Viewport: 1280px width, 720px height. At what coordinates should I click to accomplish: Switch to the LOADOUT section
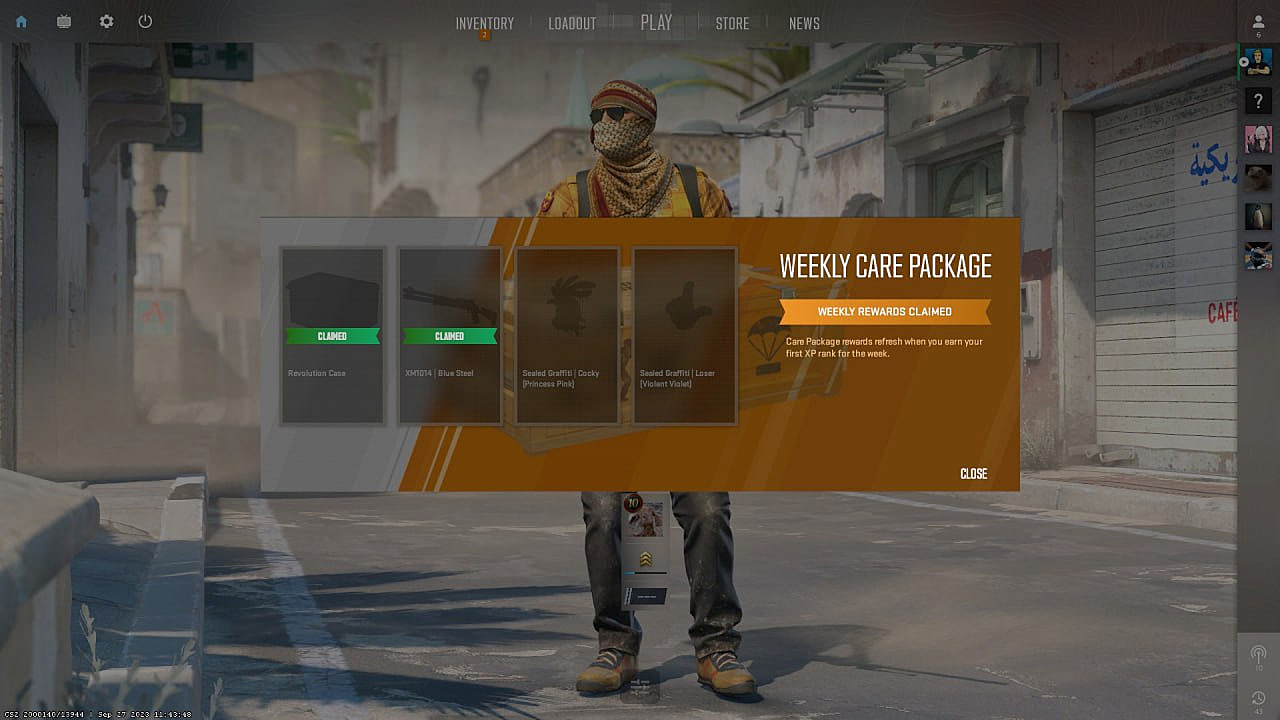click(x=571, y=21)
